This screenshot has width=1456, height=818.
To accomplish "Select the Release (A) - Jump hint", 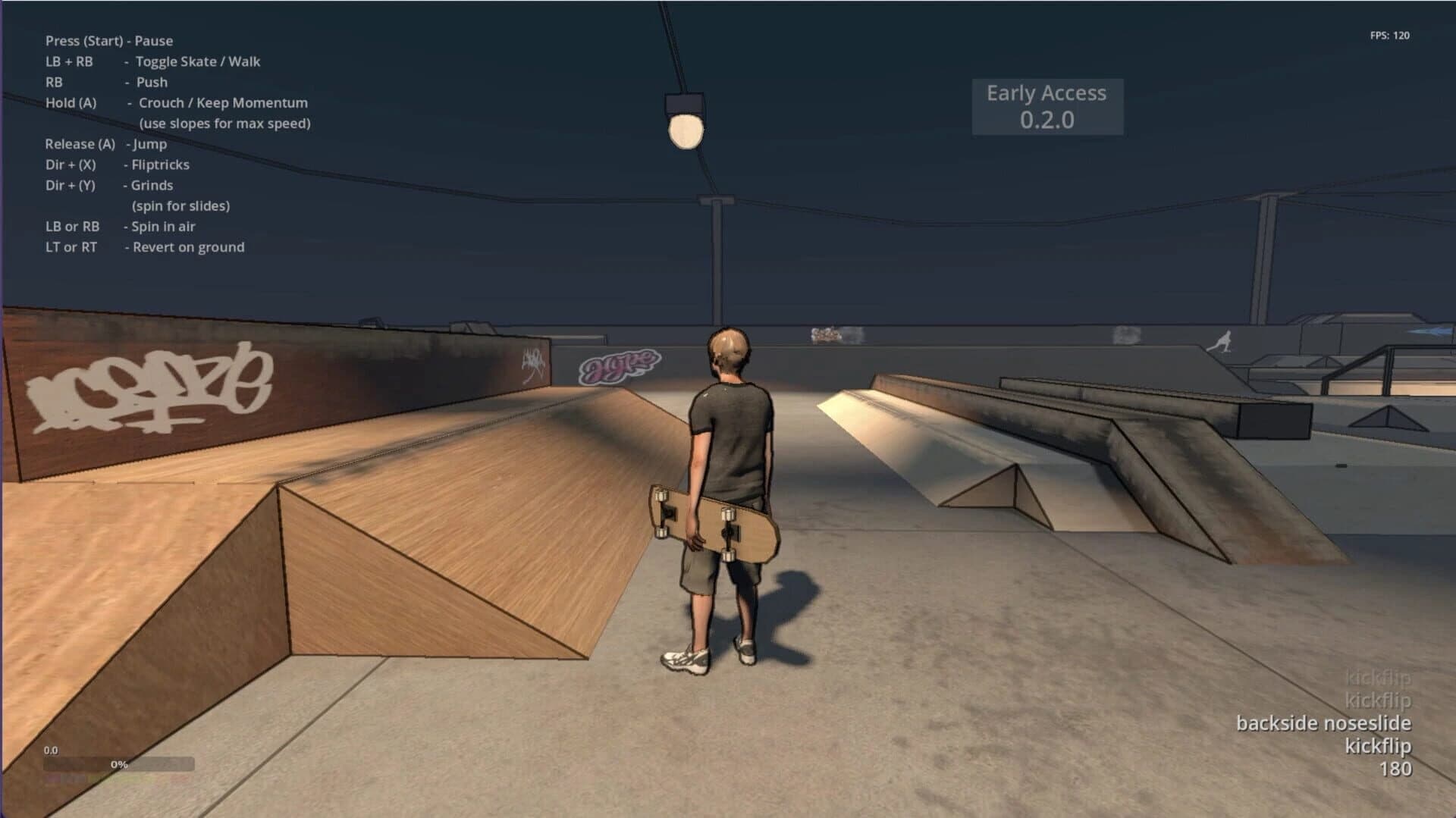I will [x=106, y=143].
